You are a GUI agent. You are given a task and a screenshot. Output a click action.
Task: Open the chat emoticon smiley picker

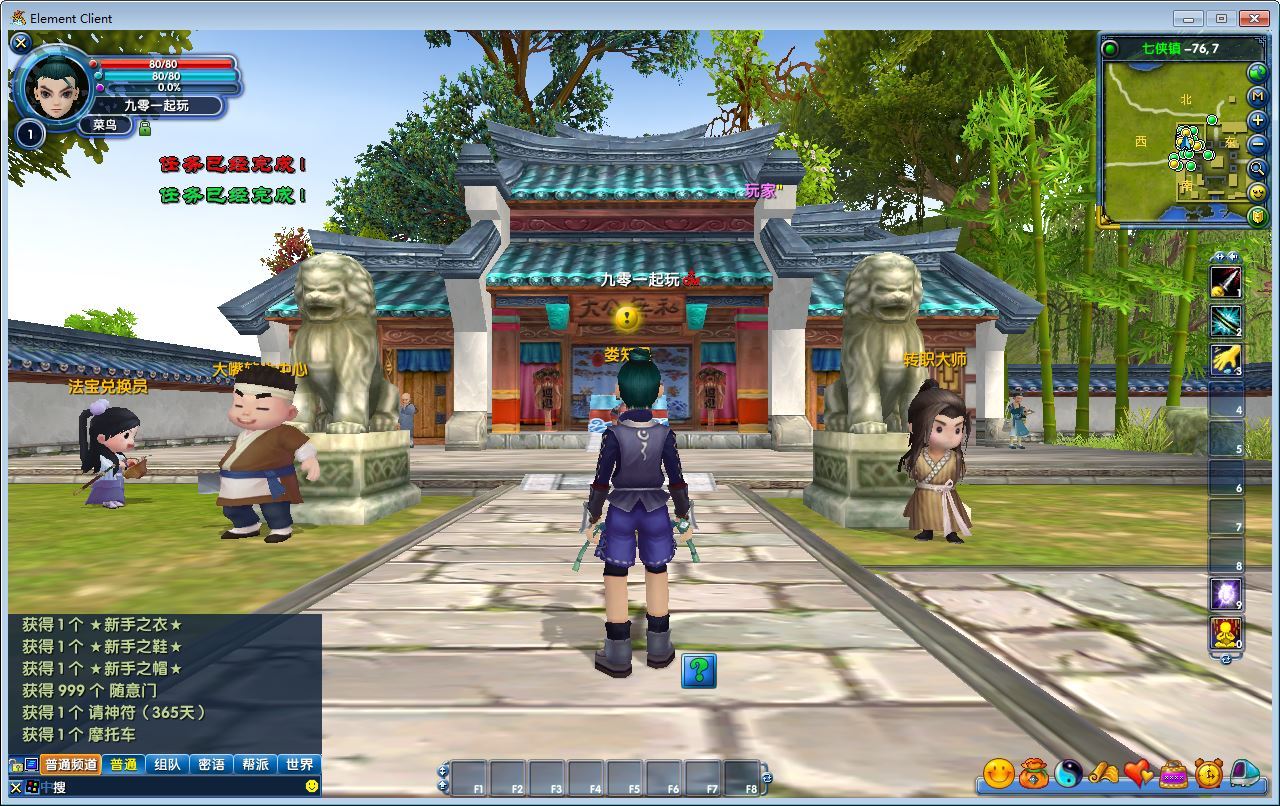[x=312, y=787]
